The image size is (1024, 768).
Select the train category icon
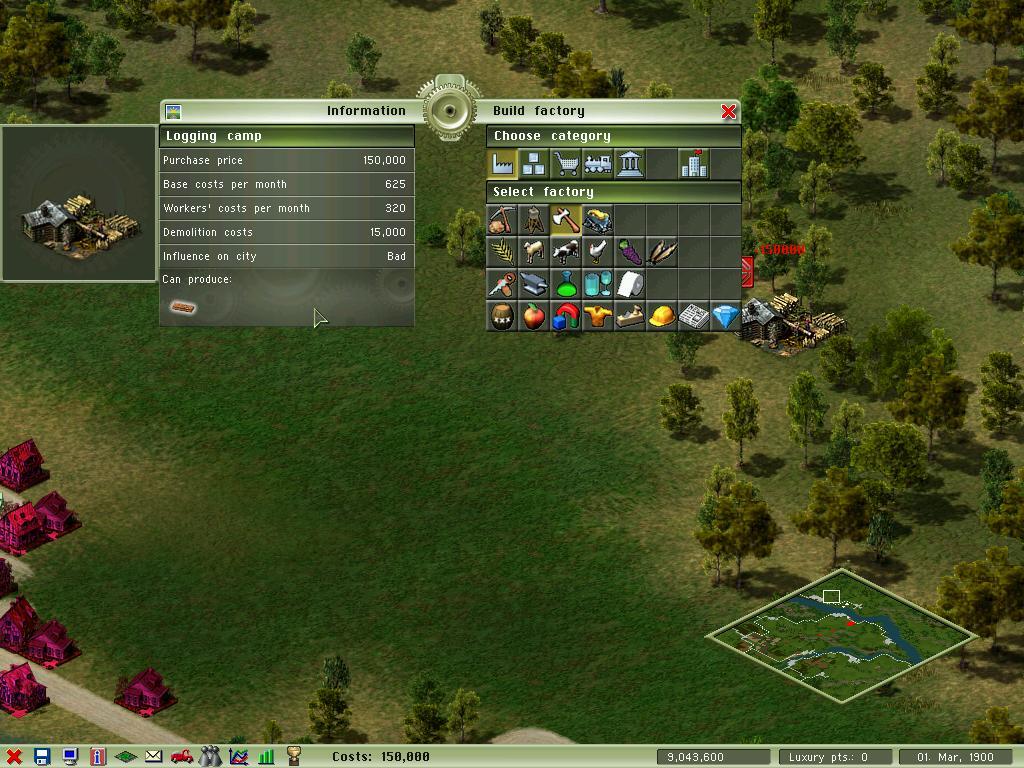(x=598, y=164)
